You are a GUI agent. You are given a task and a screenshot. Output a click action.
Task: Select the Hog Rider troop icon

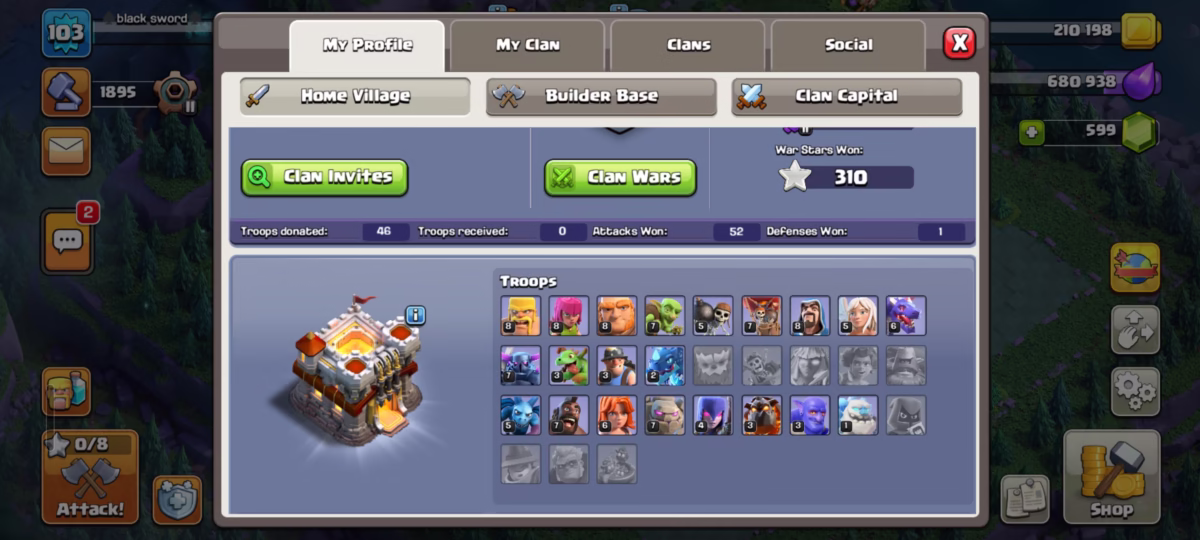[568, 415]
